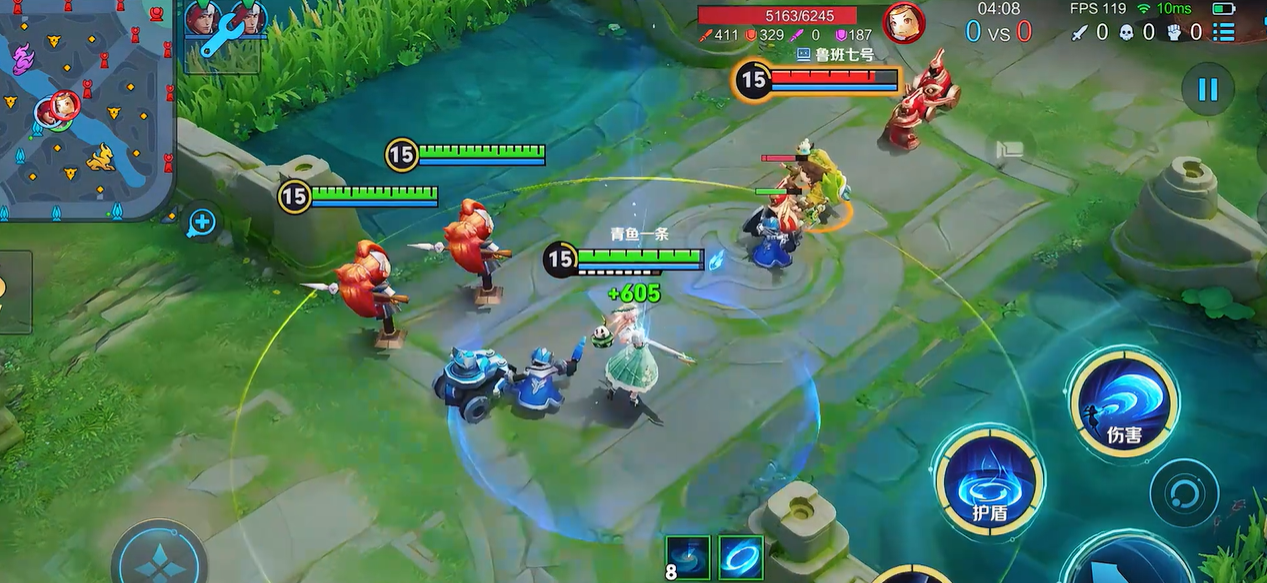Tap the faint flag camera button
The image size is (1267, 583).
1010,150
